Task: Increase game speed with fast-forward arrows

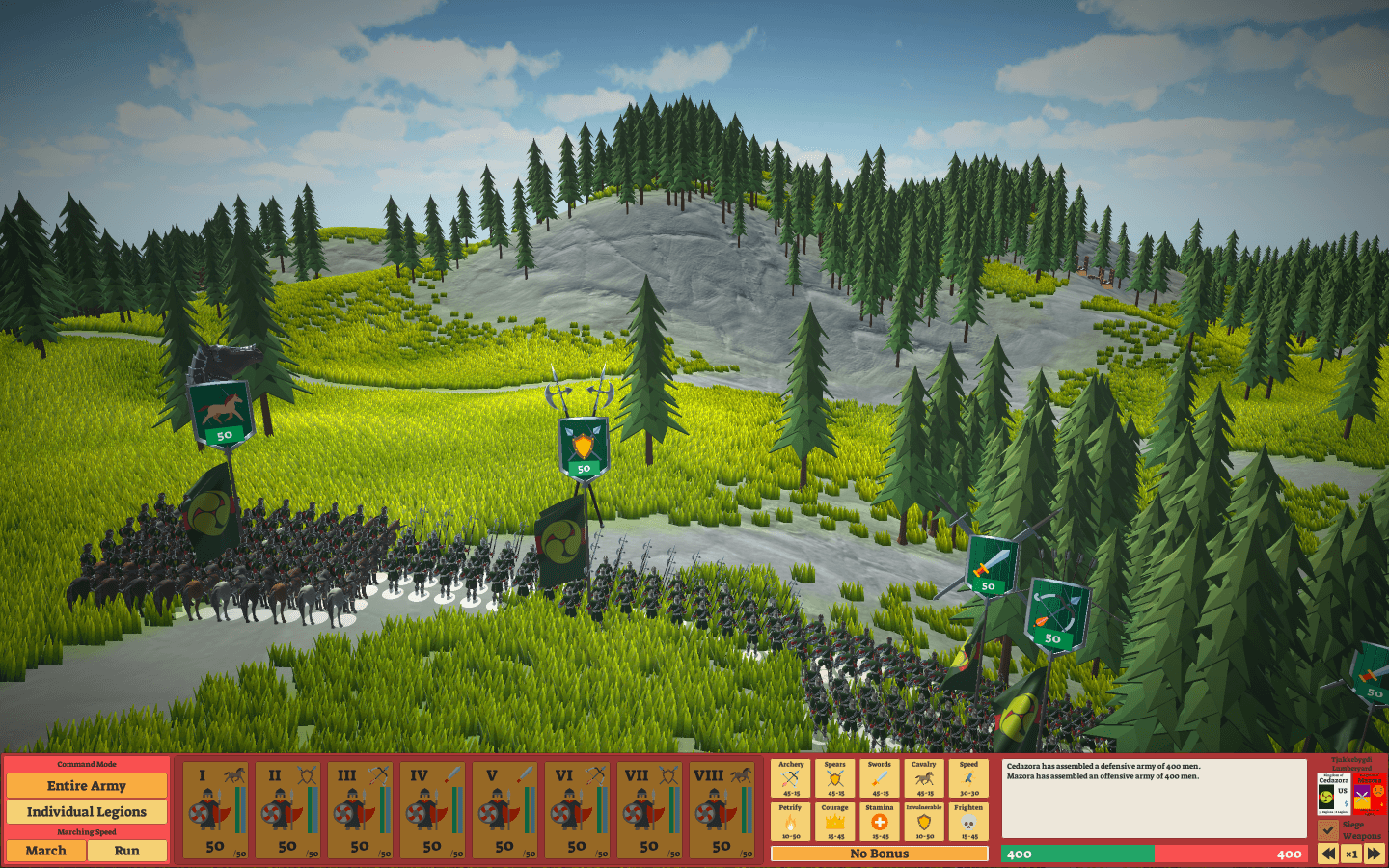Action: click(x=1374, y=854)
